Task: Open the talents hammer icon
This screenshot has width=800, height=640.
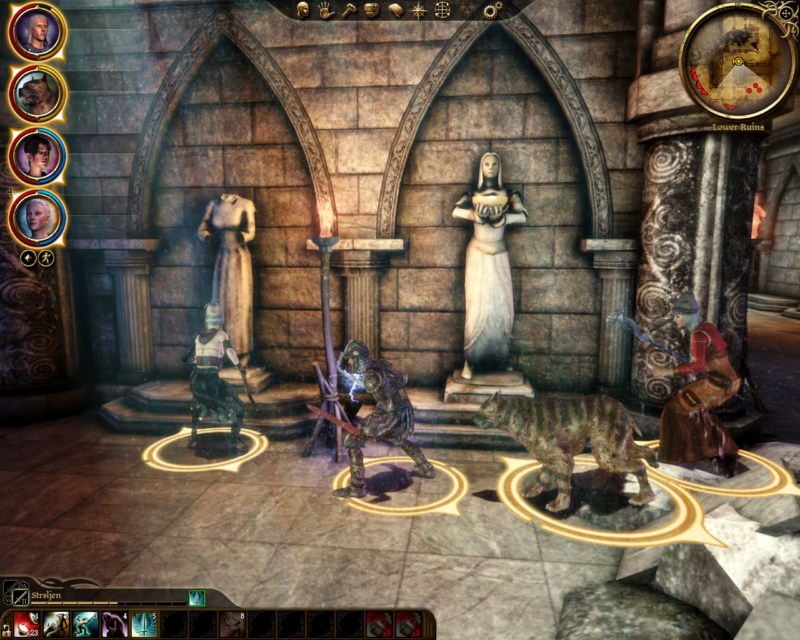Action: (x=348, y=10)
